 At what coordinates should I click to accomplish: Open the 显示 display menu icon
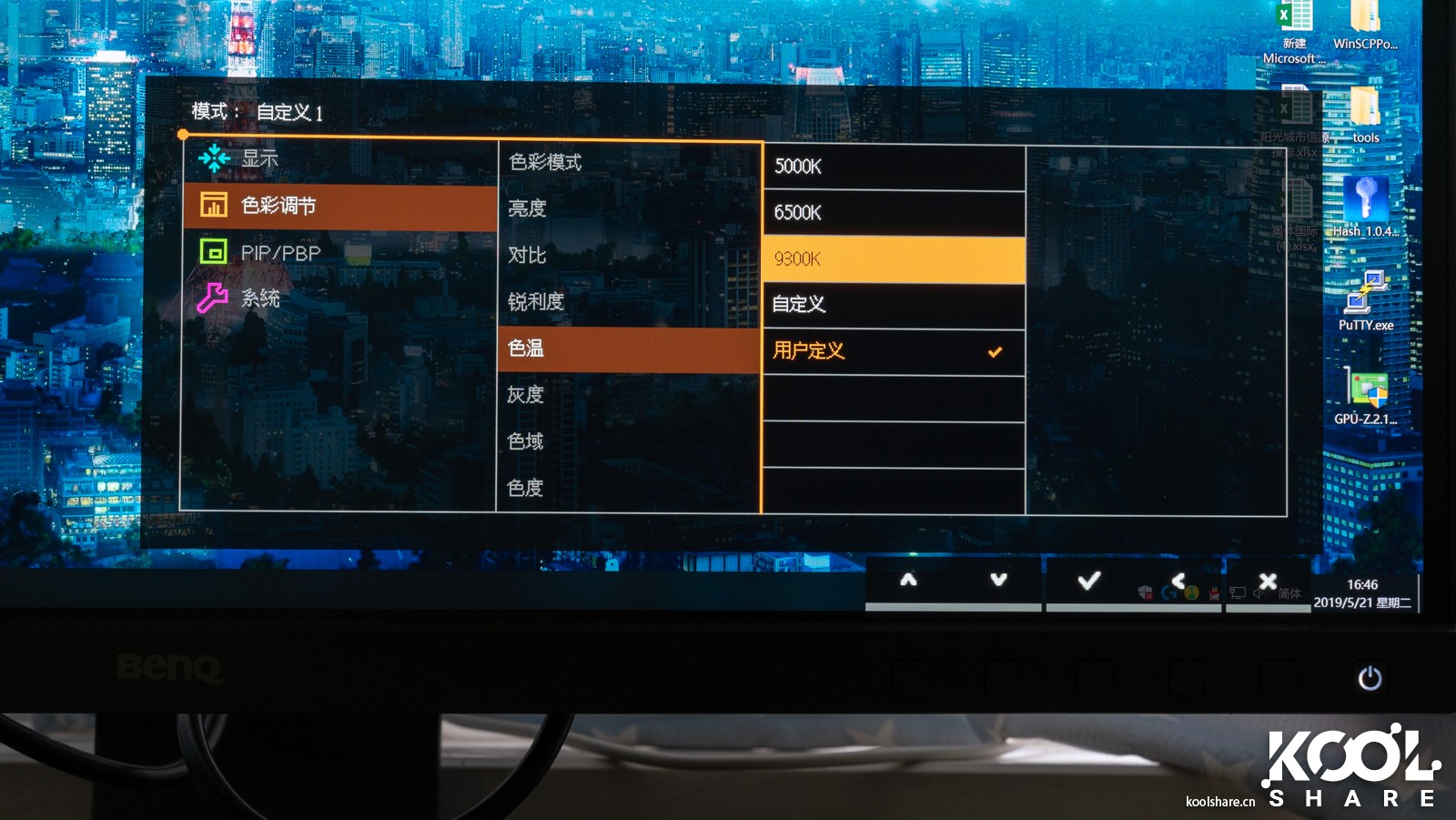click(212, 157)
